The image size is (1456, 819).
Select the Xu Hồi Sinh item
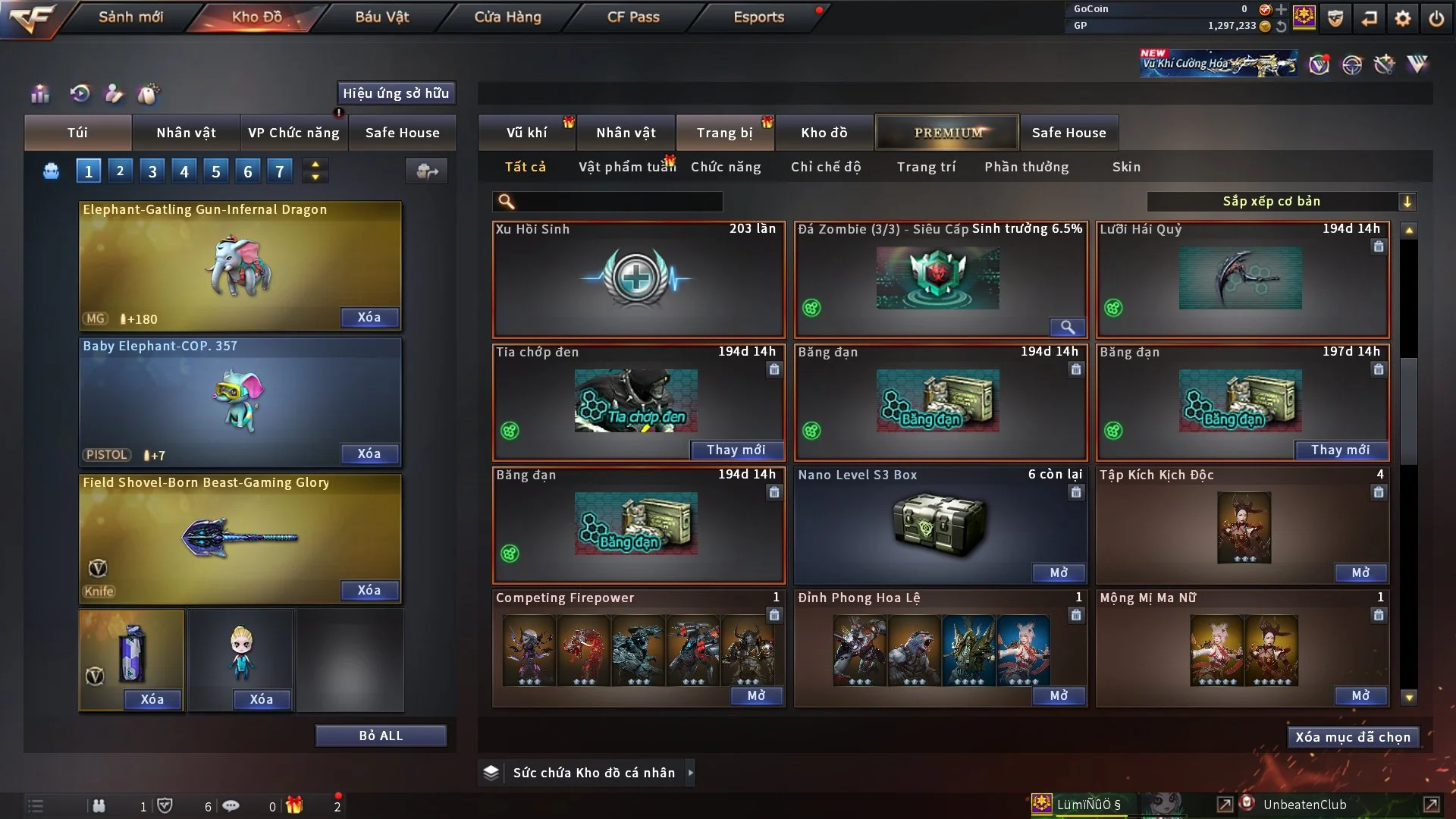click(638, 279)
